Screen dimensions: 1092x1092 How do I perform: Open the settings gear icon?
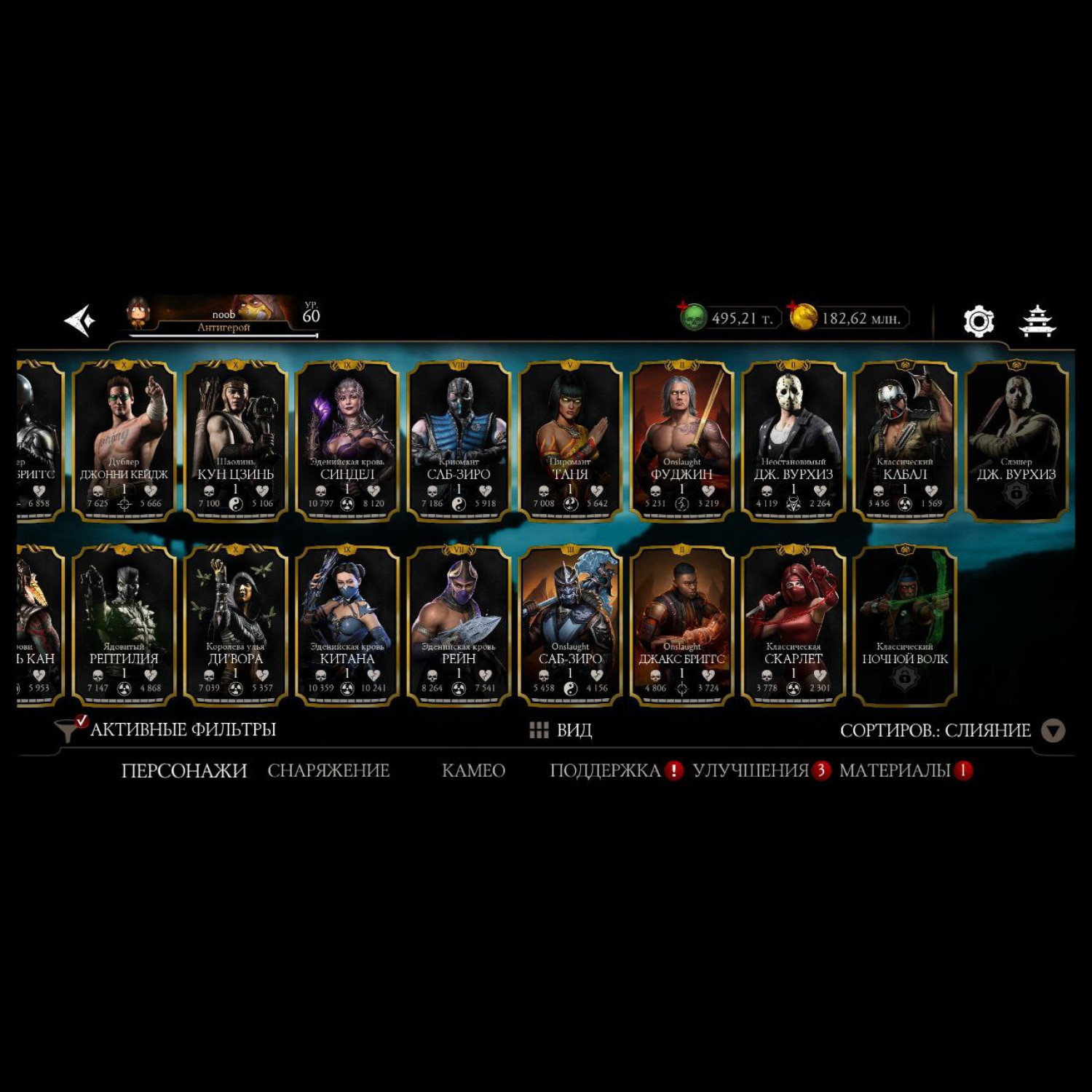(x=978, y=321)
